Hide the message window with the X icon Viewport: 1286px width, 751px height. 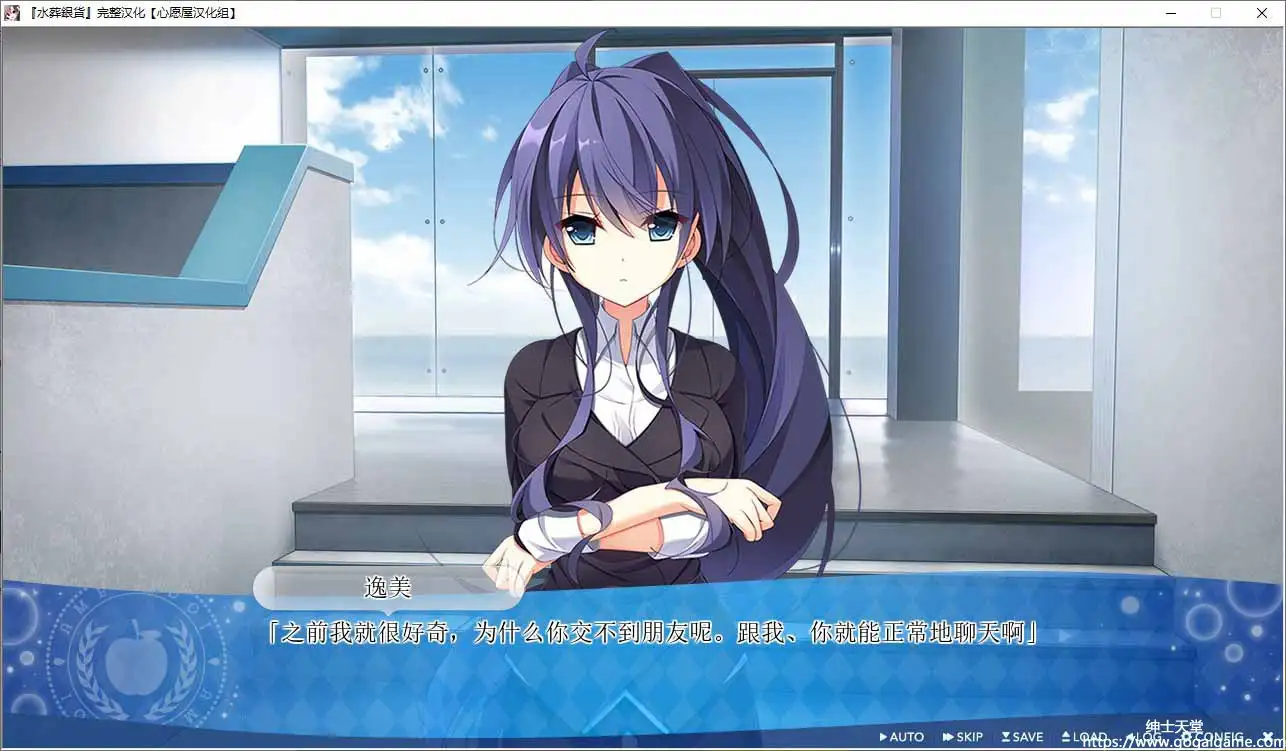(x=1266, y=736)
